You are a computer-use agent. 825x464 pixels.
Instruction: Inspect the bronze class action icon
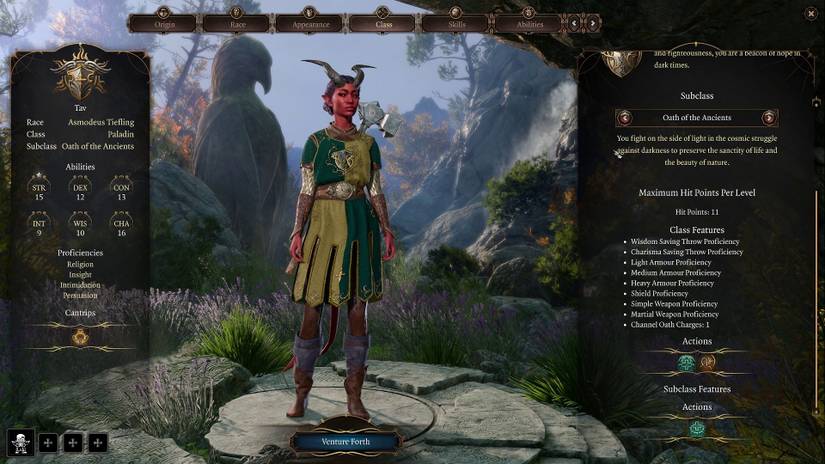tap(708, 363)
